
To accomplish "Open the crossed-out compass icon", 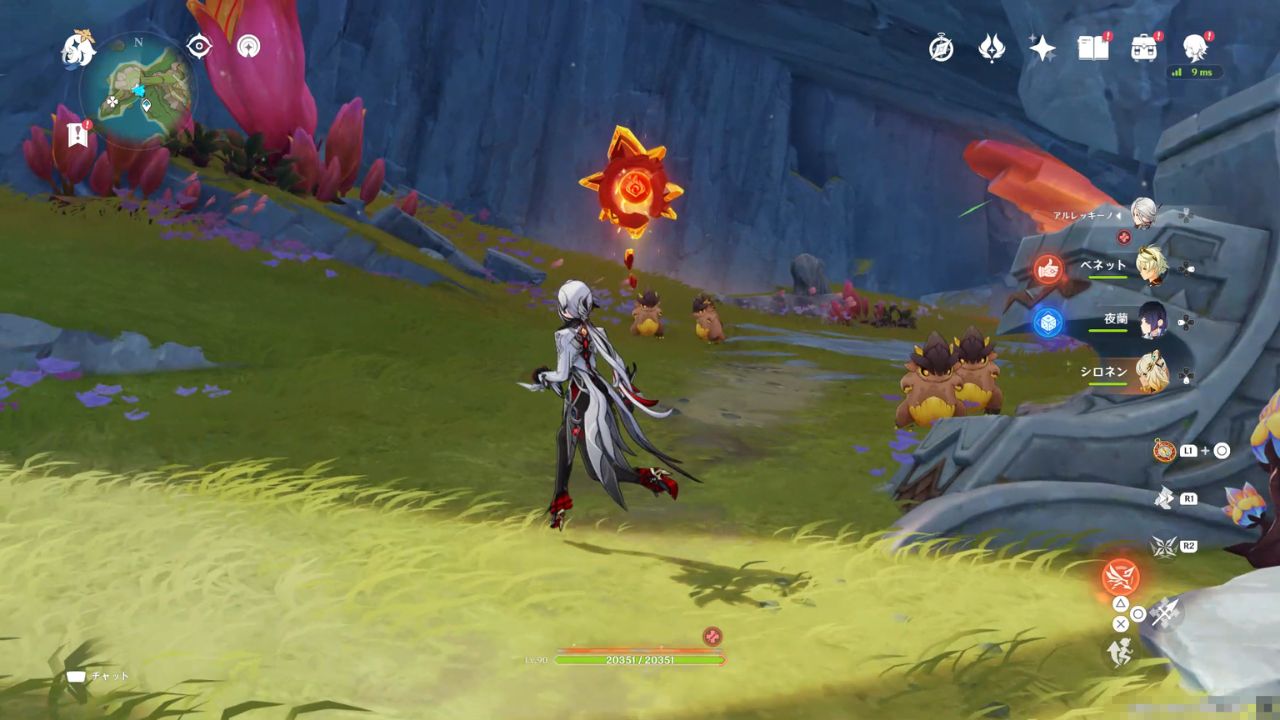I will pos(941,48).
